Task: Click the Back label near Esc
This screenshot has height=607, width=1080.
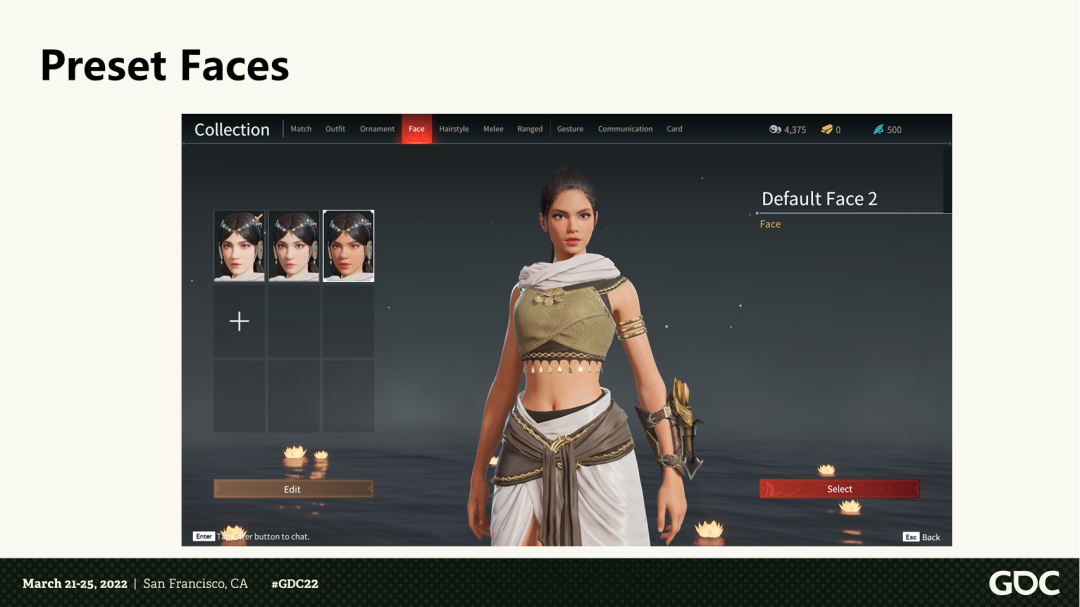Action: (x=930, y=537)
